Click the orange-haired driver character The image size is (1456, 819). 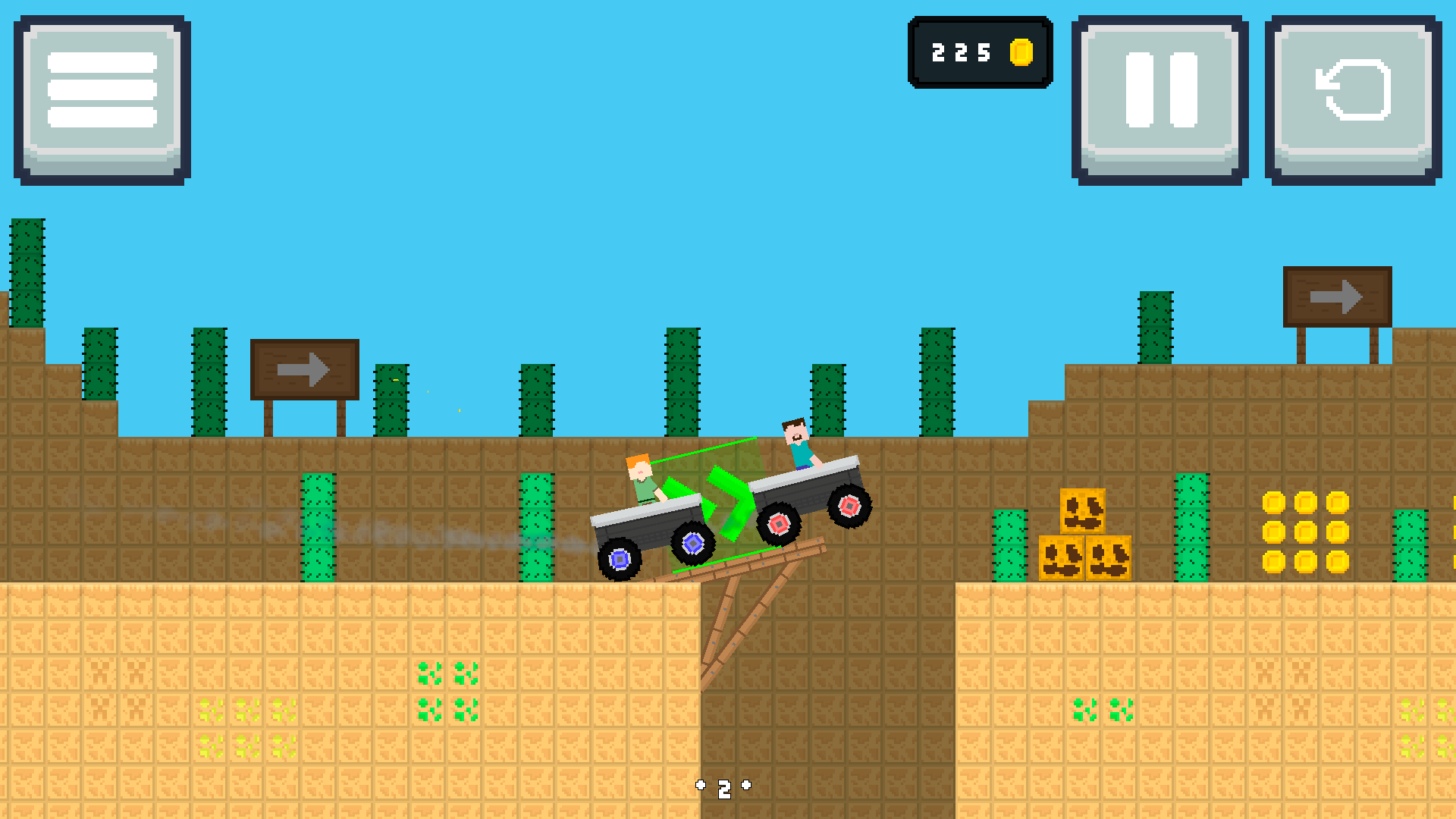[x=641, y=474]
